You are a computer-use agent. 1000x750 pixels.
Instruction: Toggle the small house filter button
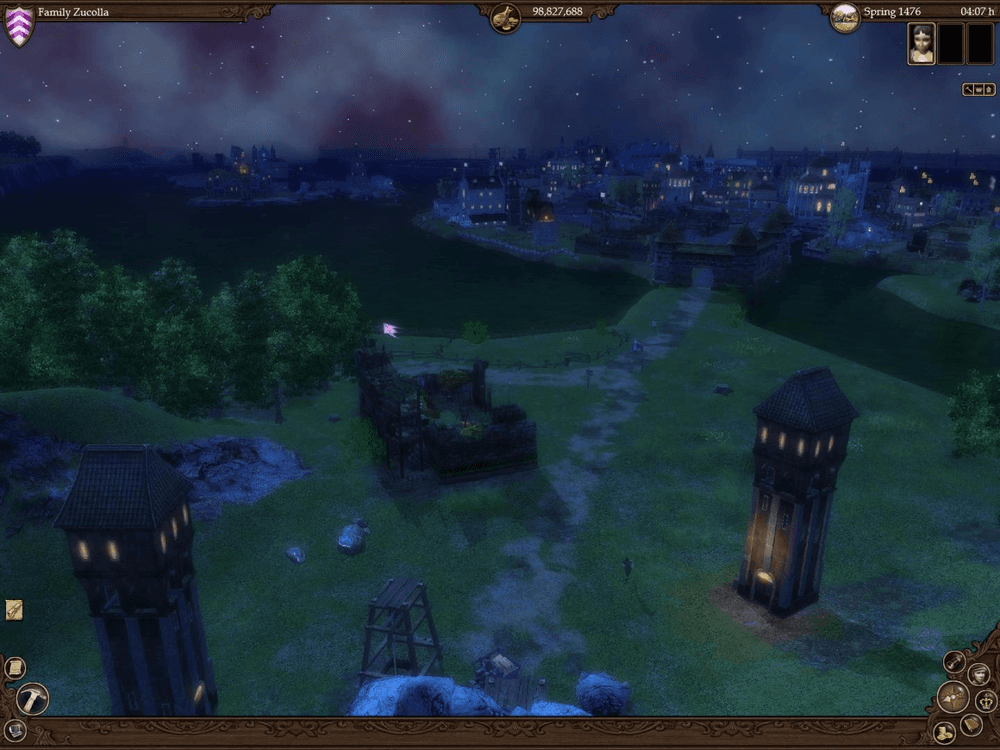point(988,90)
